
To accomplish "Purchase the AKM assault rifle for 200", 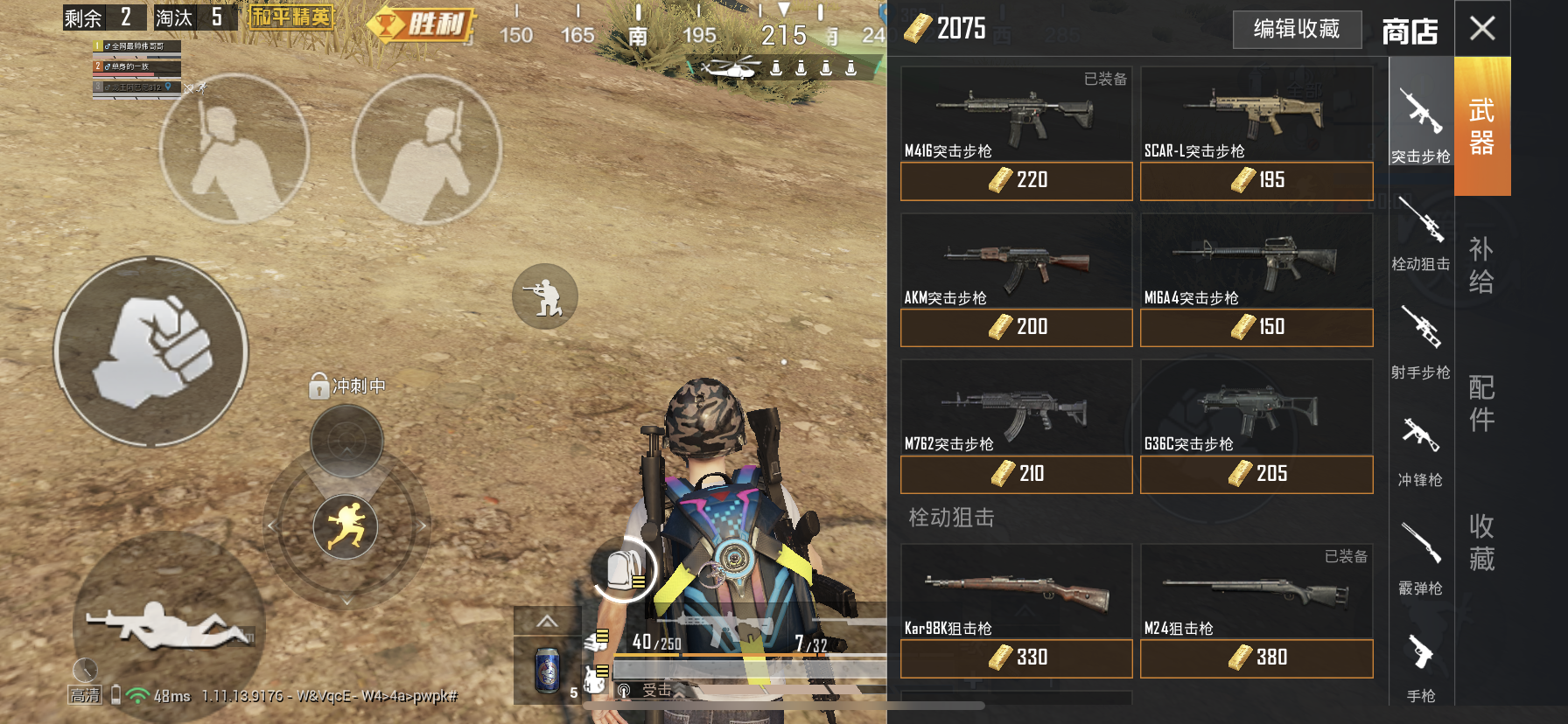I will pos(1016,328).
